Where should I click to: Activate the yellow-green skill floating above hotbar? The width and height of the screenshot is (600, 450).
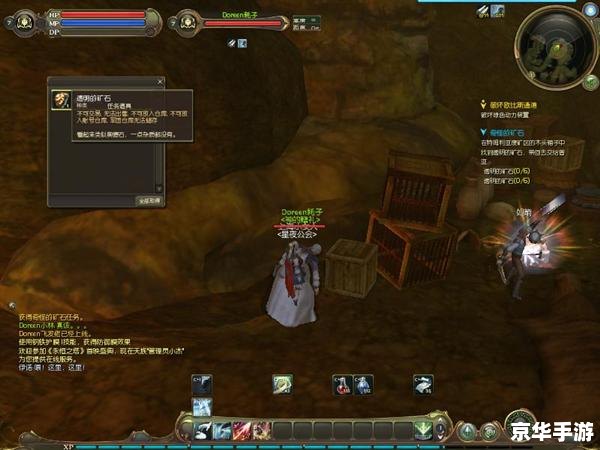click(x=284, y=384)
